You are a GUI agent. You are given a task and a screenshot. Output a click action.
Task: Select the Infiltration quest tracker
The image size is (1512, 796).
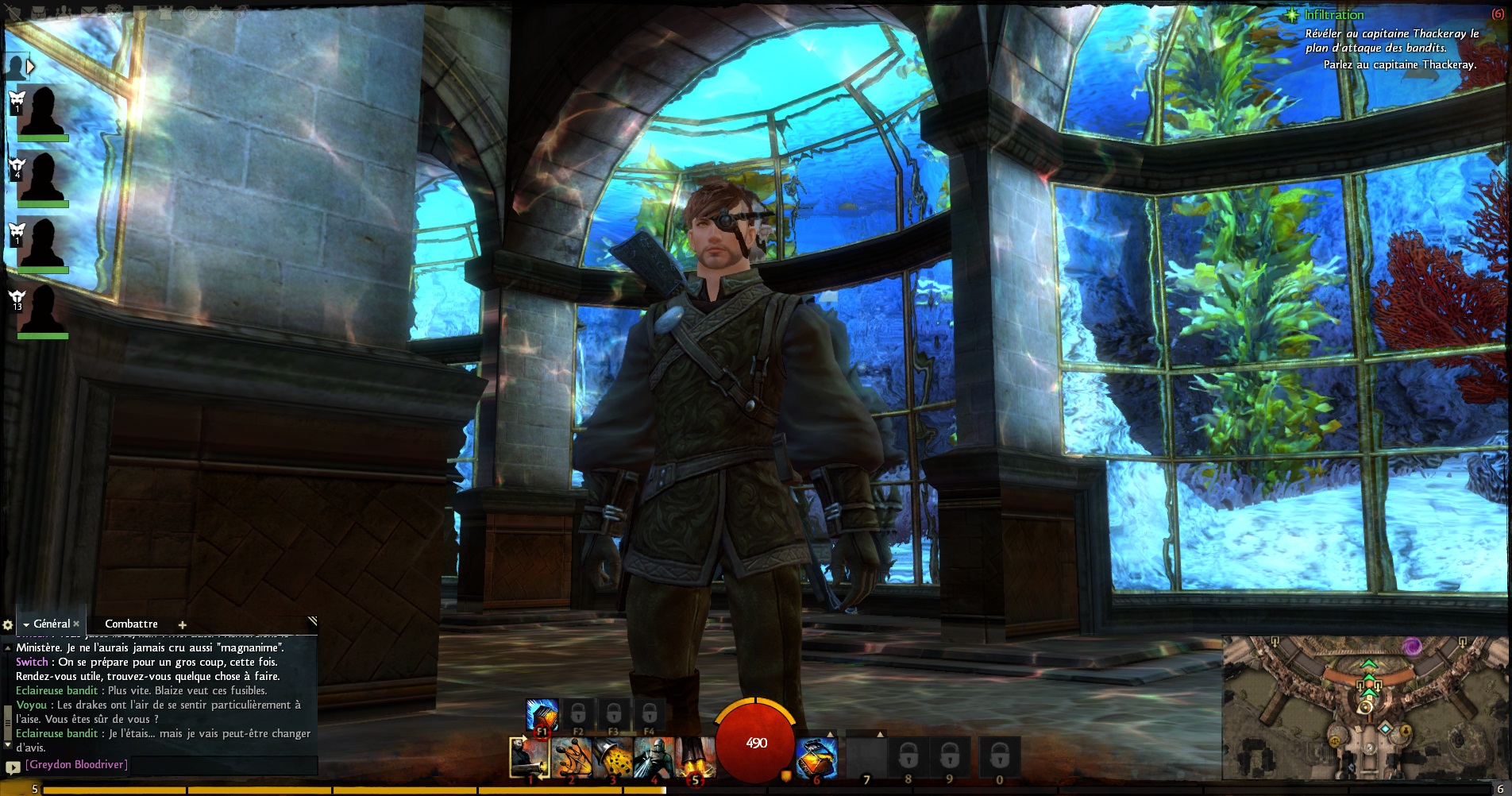1334,15
